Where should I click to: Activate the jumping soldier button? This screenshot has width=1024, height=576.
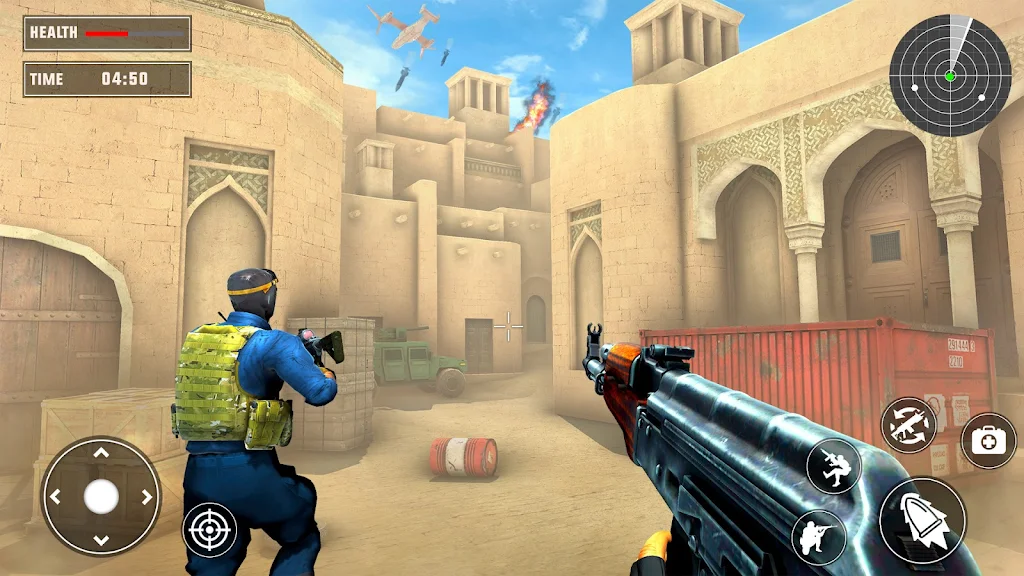[x=833, y=466]
